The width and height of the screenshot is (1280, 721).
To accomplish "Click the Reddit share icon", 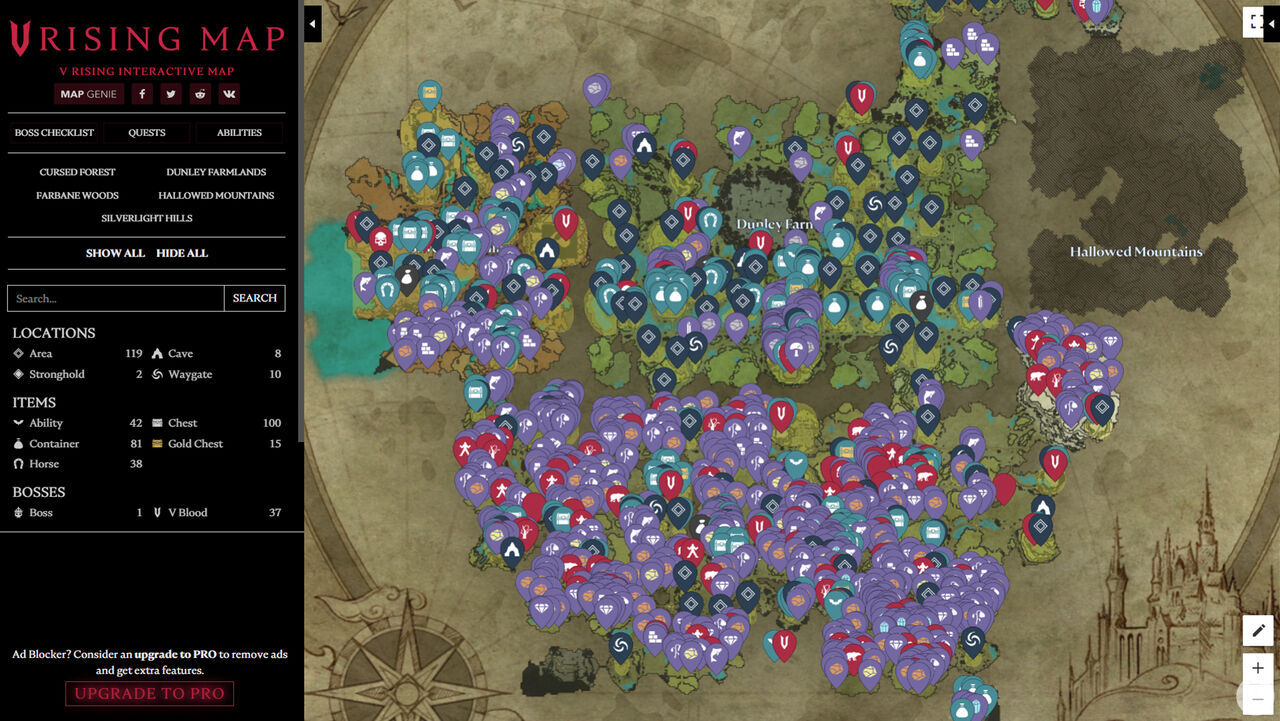I will click(199, 93).
